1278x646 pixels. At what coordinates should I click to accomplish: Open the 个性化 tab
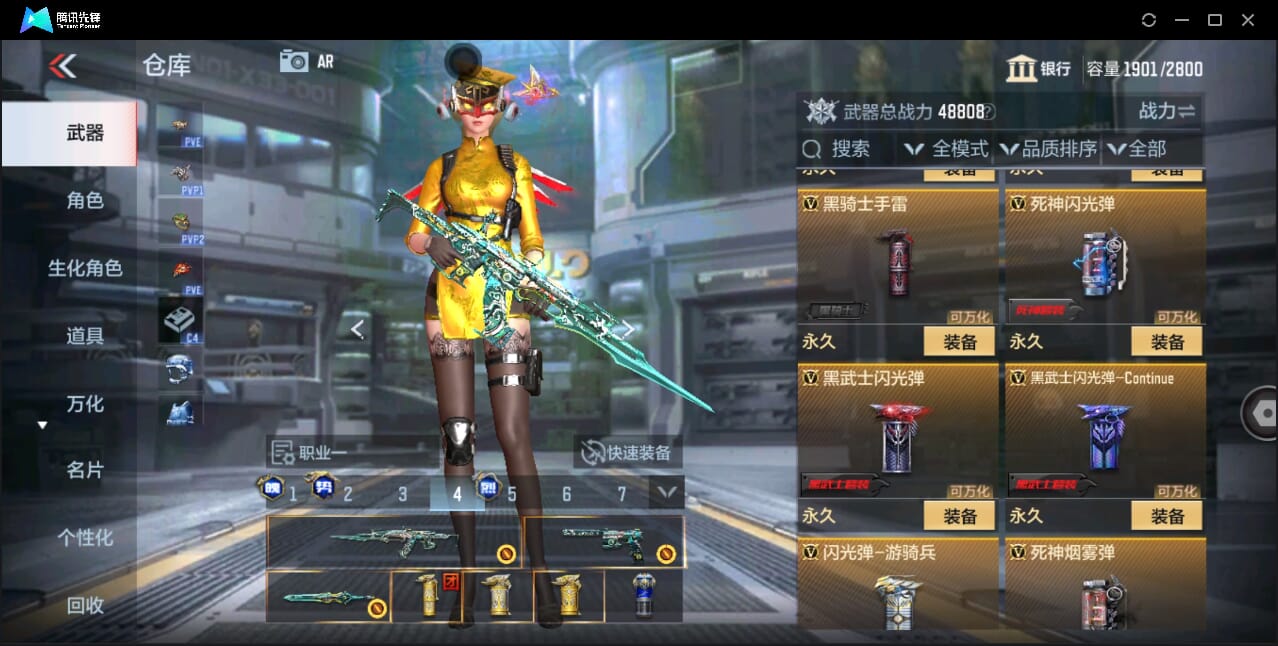click(x=85, y=538)
